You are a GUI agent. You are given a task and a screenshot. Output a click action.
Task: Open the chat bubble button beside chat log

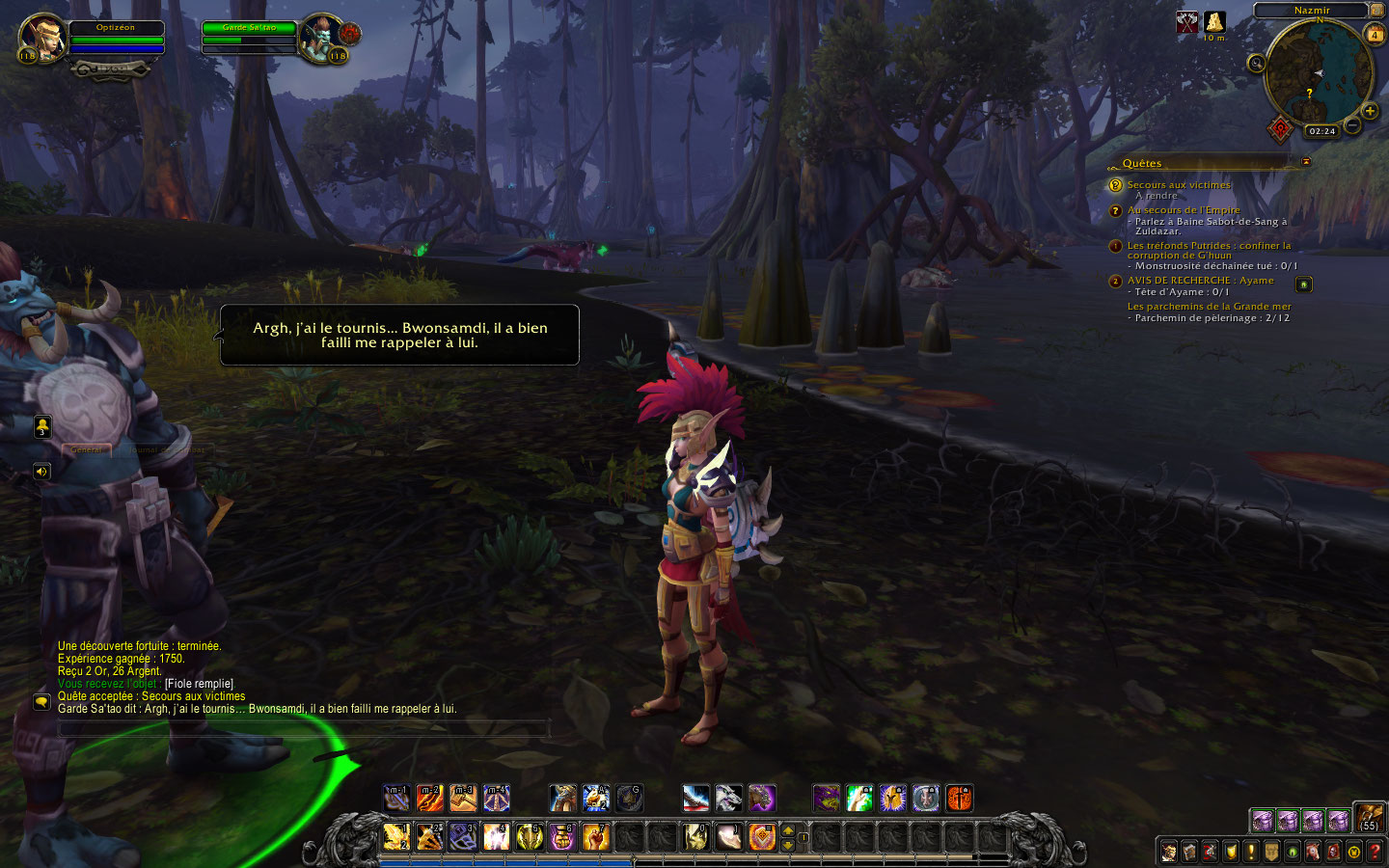click(41, 702)
